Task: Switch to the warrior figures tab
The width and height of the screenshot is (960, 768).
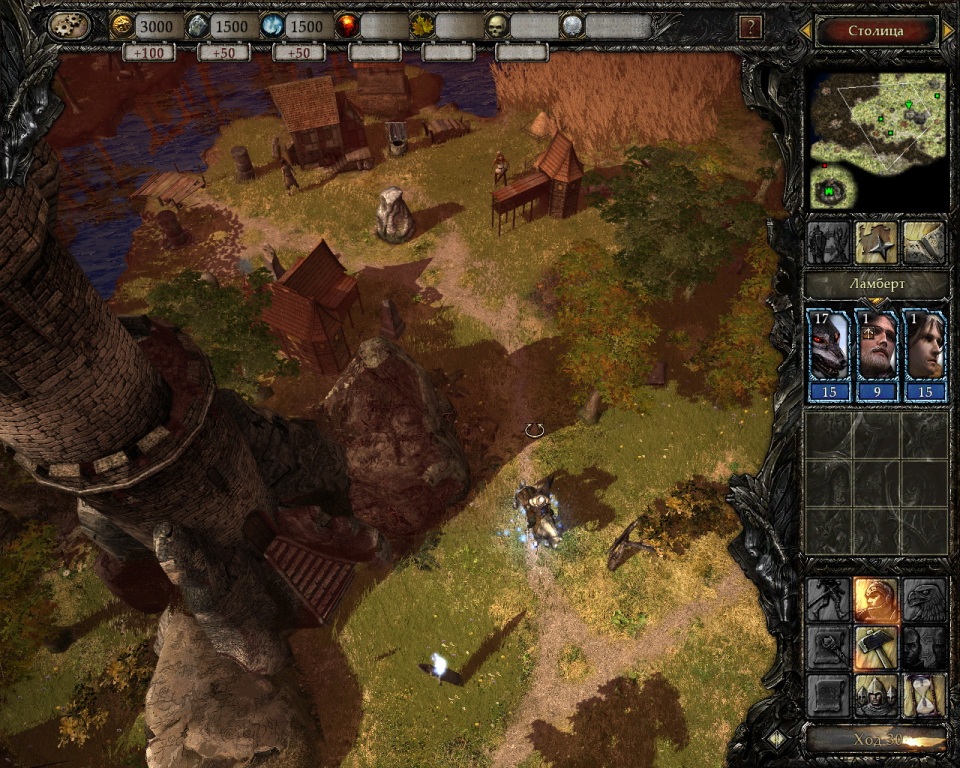Action: tap(828, 242)
